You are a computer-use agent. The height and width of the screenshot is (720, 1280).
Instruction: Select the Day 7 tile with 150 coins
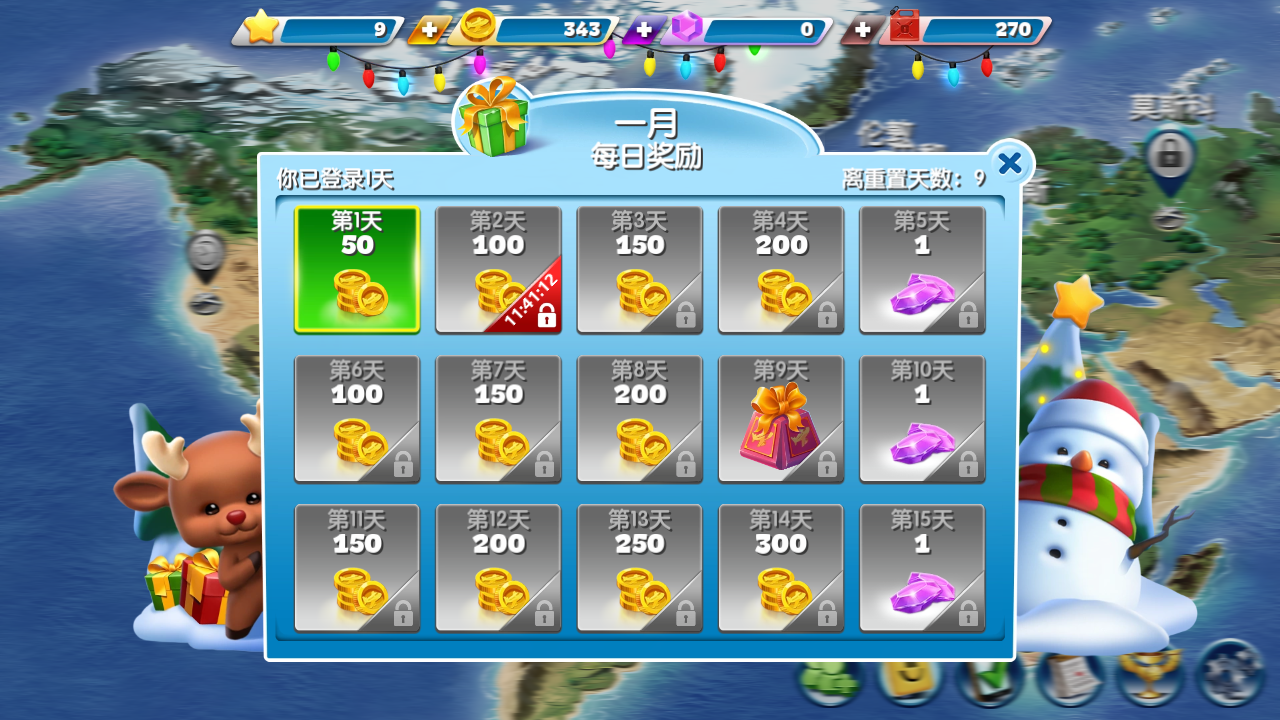[498, 419]
